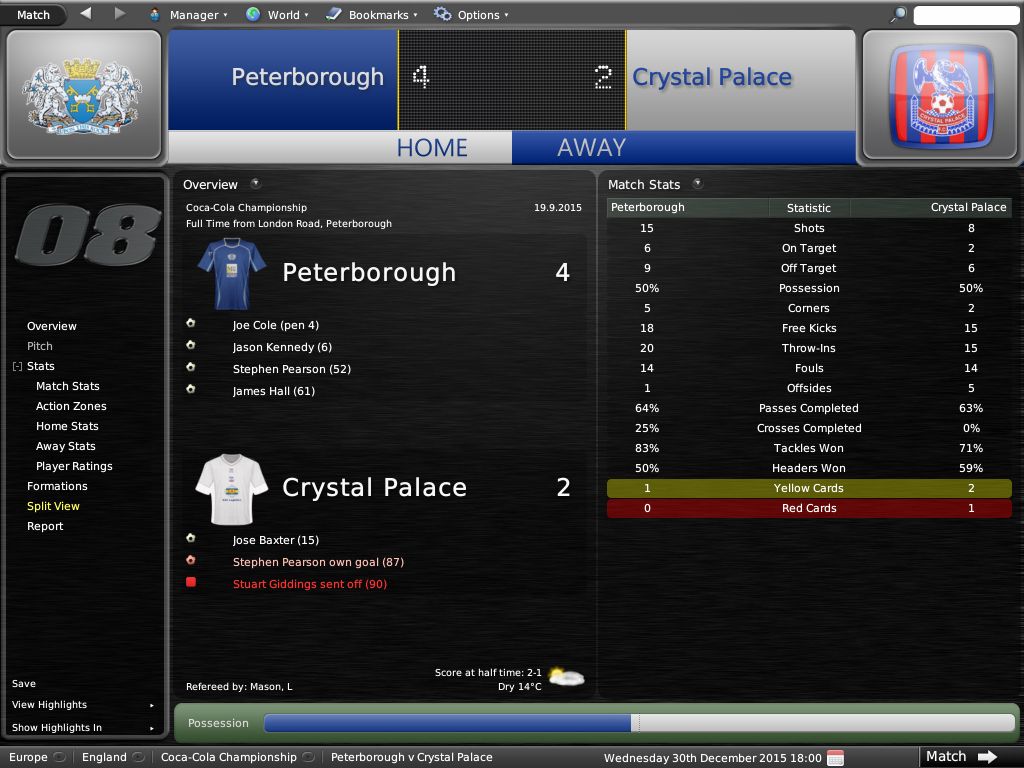Continue with the Match arrow button

[x=961, y=756]
